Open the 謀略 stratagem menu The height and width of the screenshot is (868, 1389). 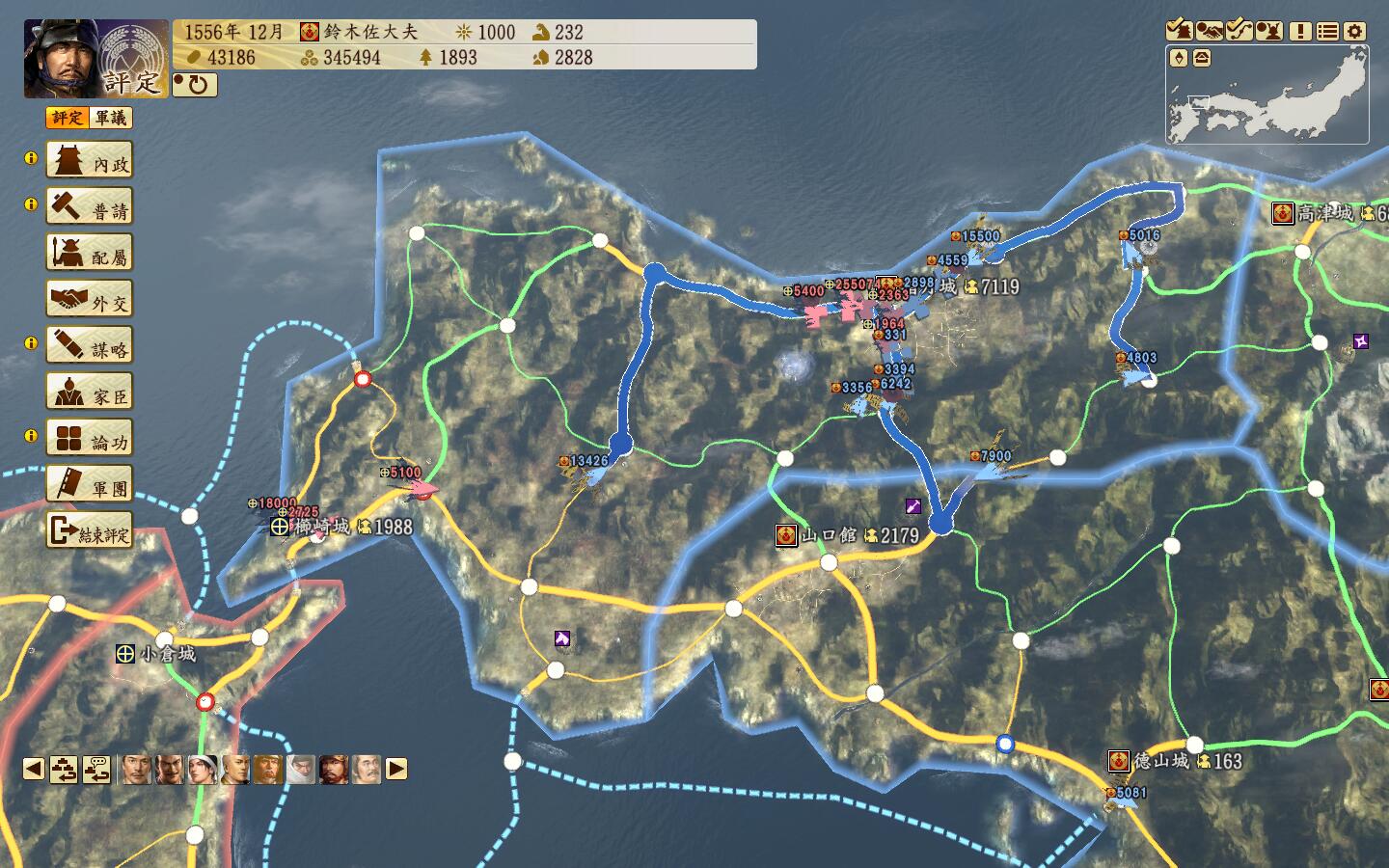90,346
